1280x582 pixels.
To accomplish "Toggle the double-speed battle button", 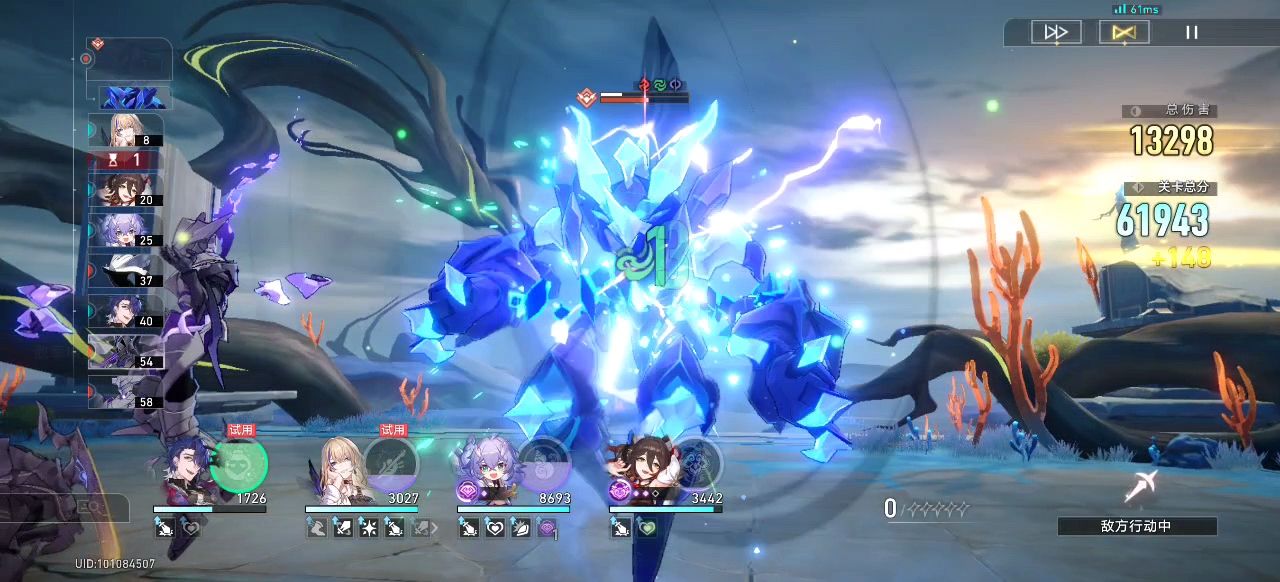I will tap(1056, 32).
